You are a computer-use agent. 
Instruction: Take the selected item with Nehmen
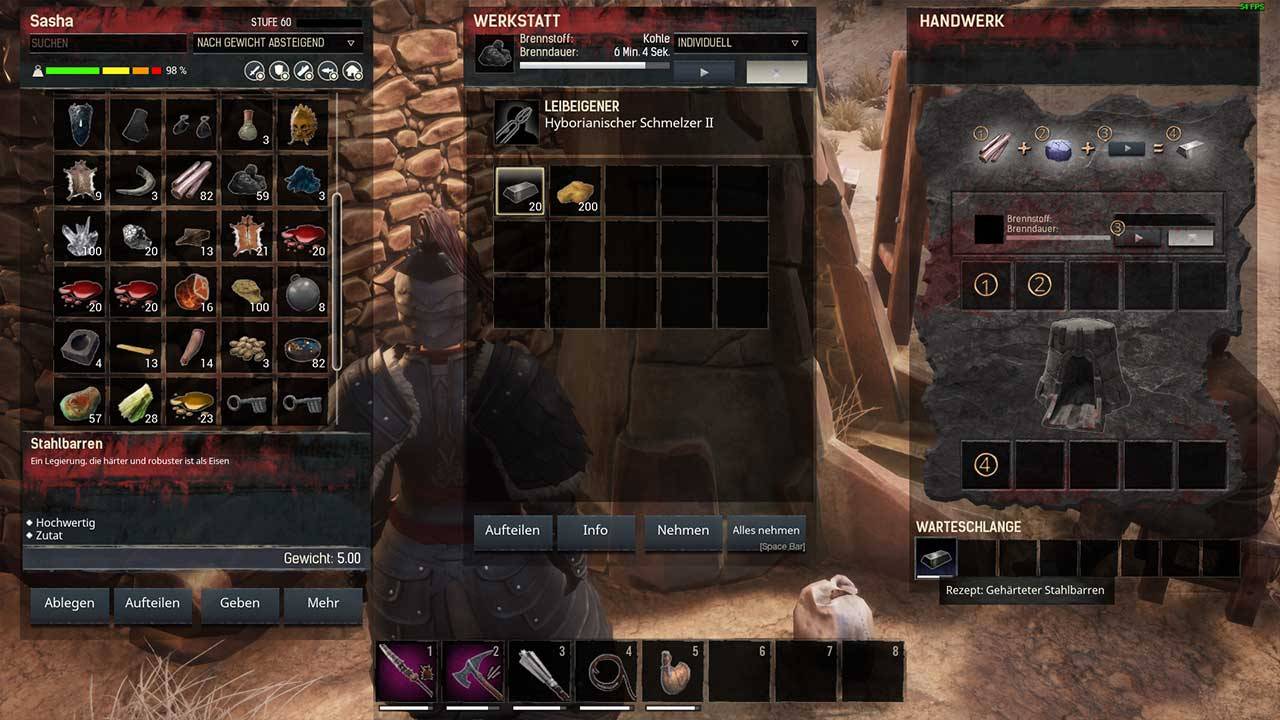pyautogui.click(x=683, y=530)
